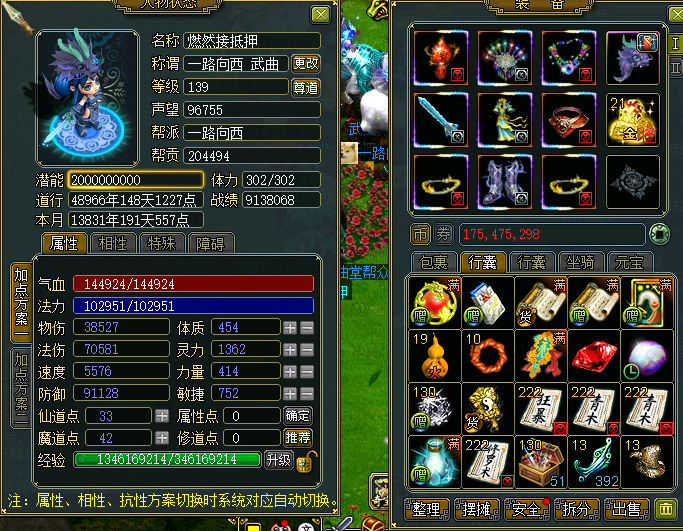Choose the 拆分 split button
The image size is (683, 531).
(579, 511)
